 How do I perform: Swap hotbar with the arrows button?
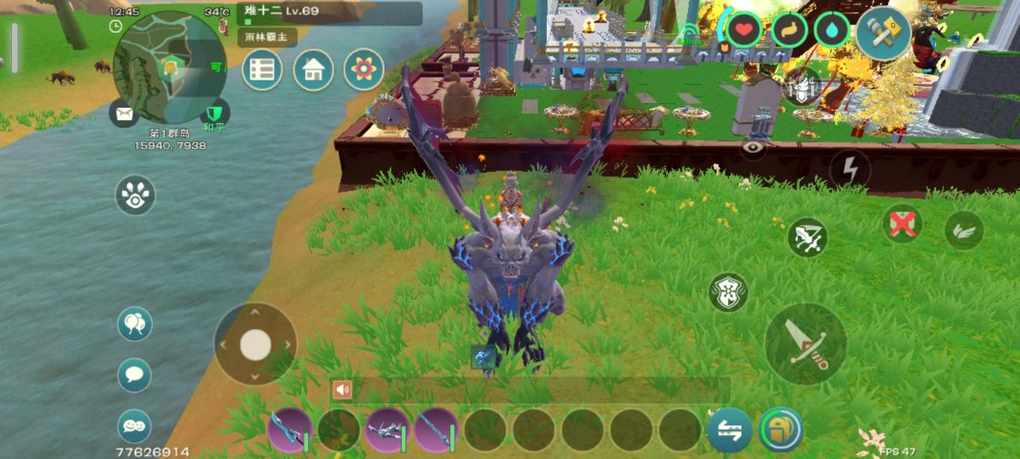[x=730, y=430]
